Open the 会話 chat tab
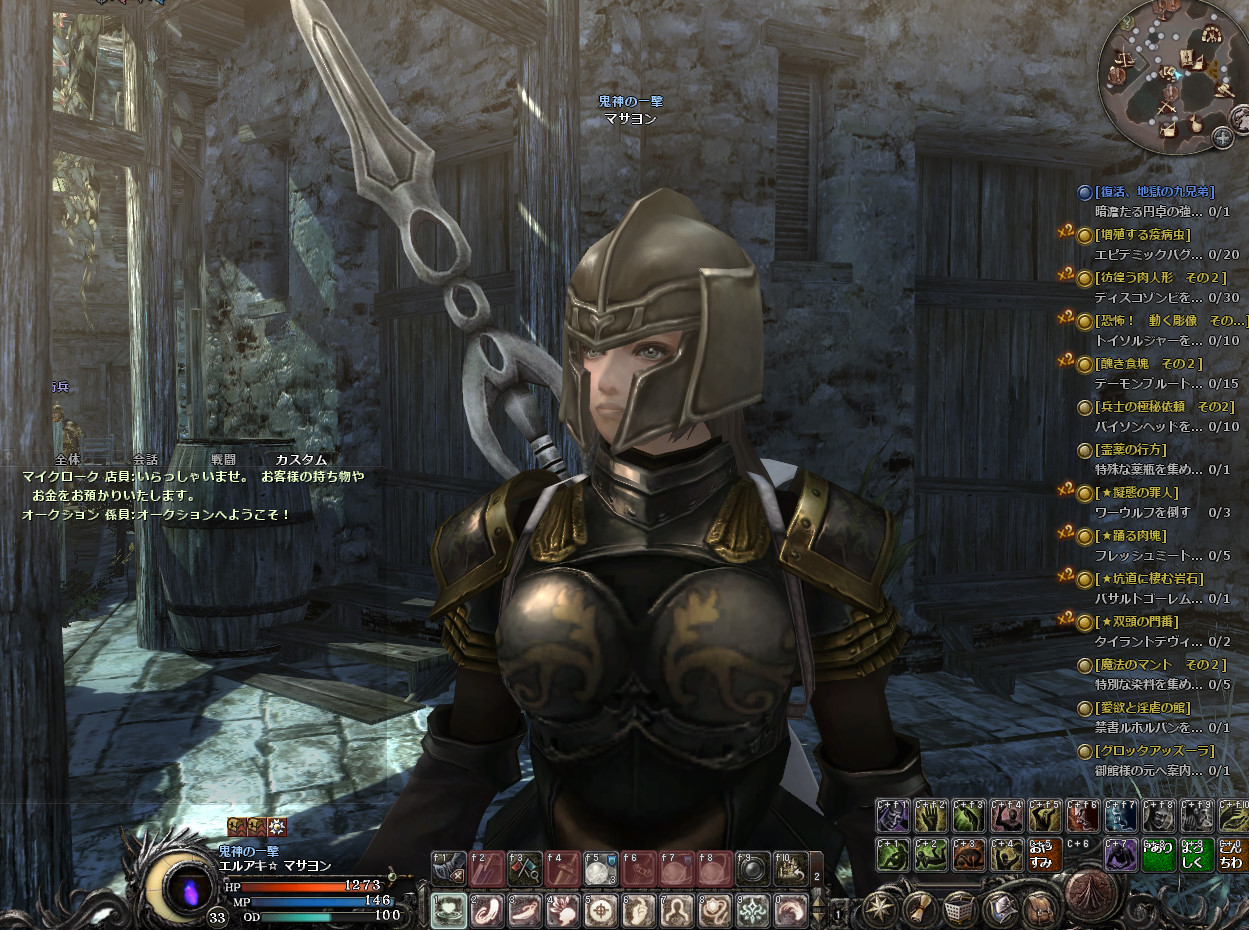 [x=145, y=459]
